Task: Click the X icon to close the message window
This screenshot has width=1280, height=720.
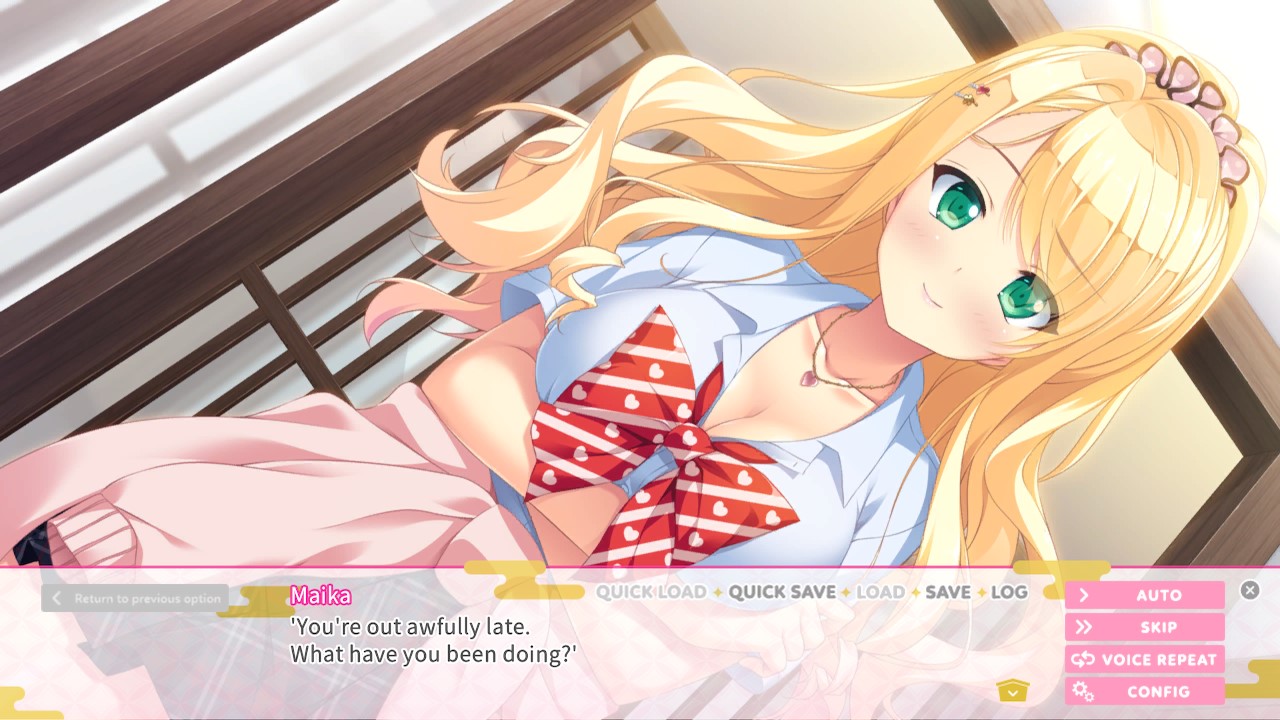Action: point(1250,590)
